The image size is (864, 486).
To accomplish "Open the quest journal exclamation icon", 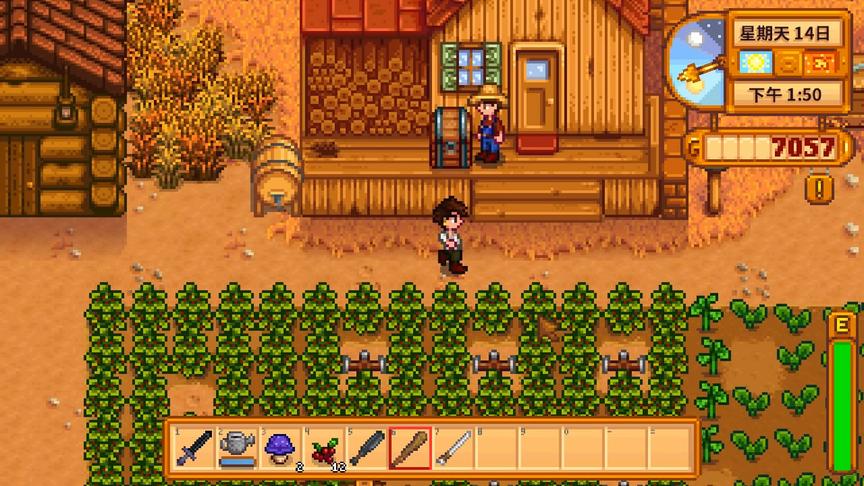I will tap(821, 187).
